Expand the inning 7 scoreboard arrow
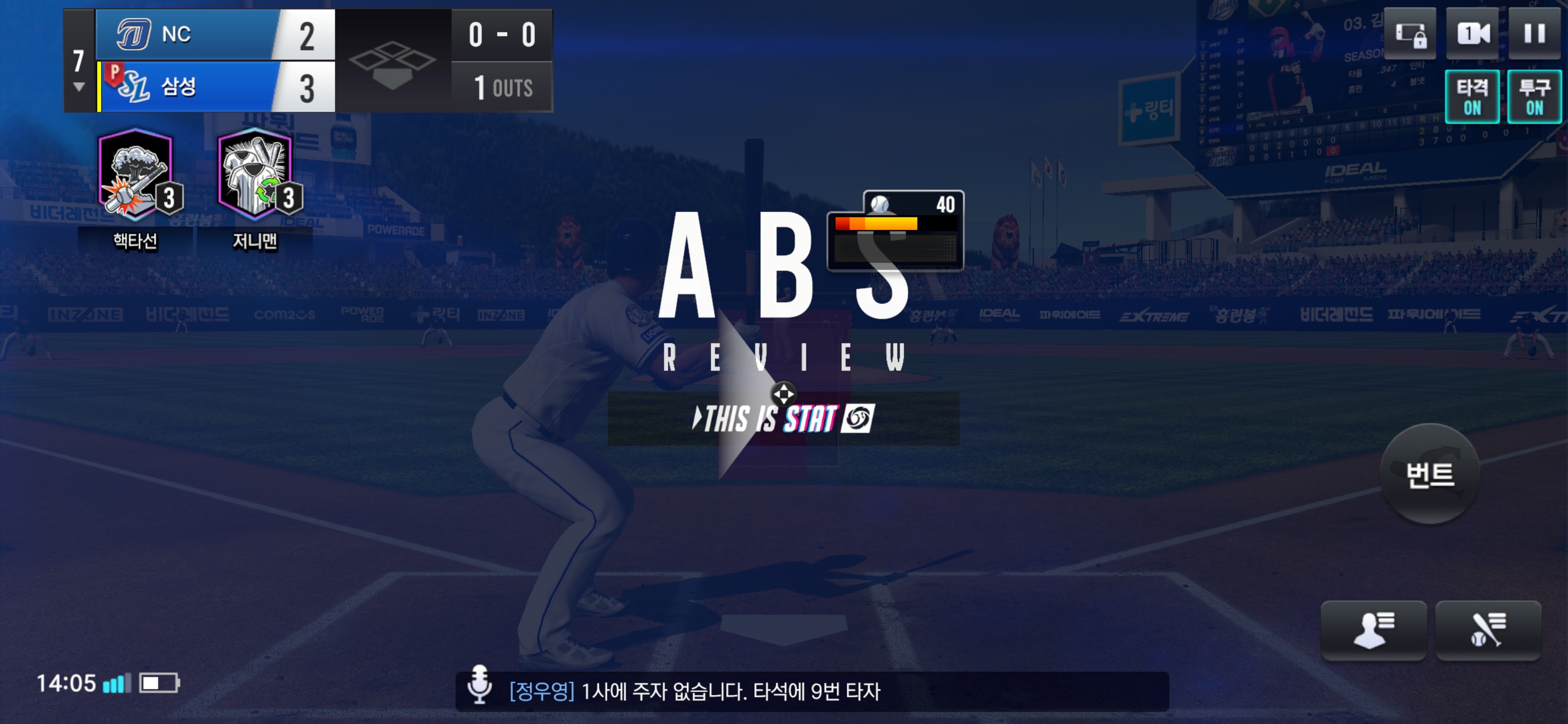This screenshot has height=724, width=1568. (78, 86)
